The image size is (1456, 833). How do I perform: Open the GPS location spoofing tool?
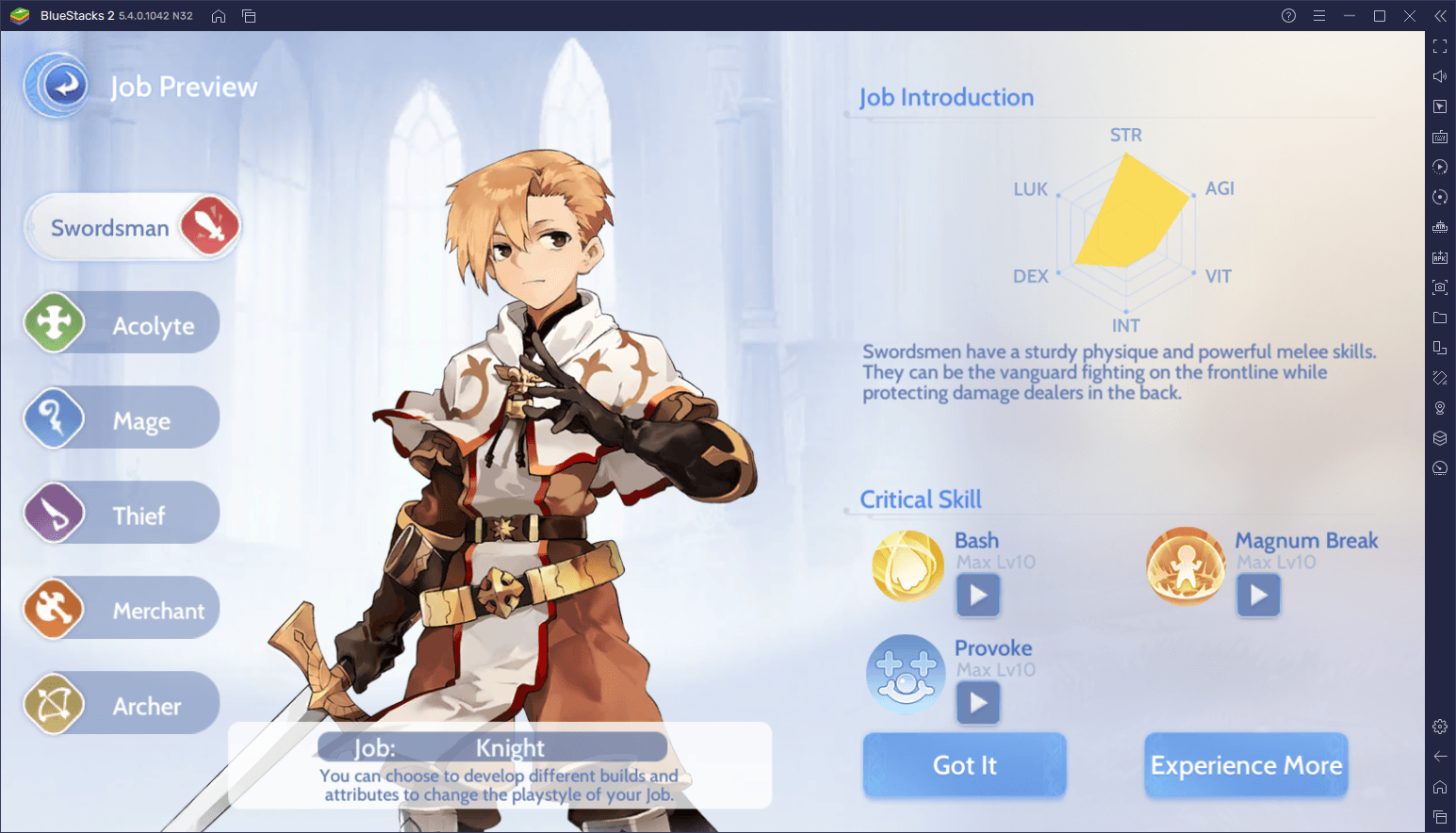(x=1440, y=407)
